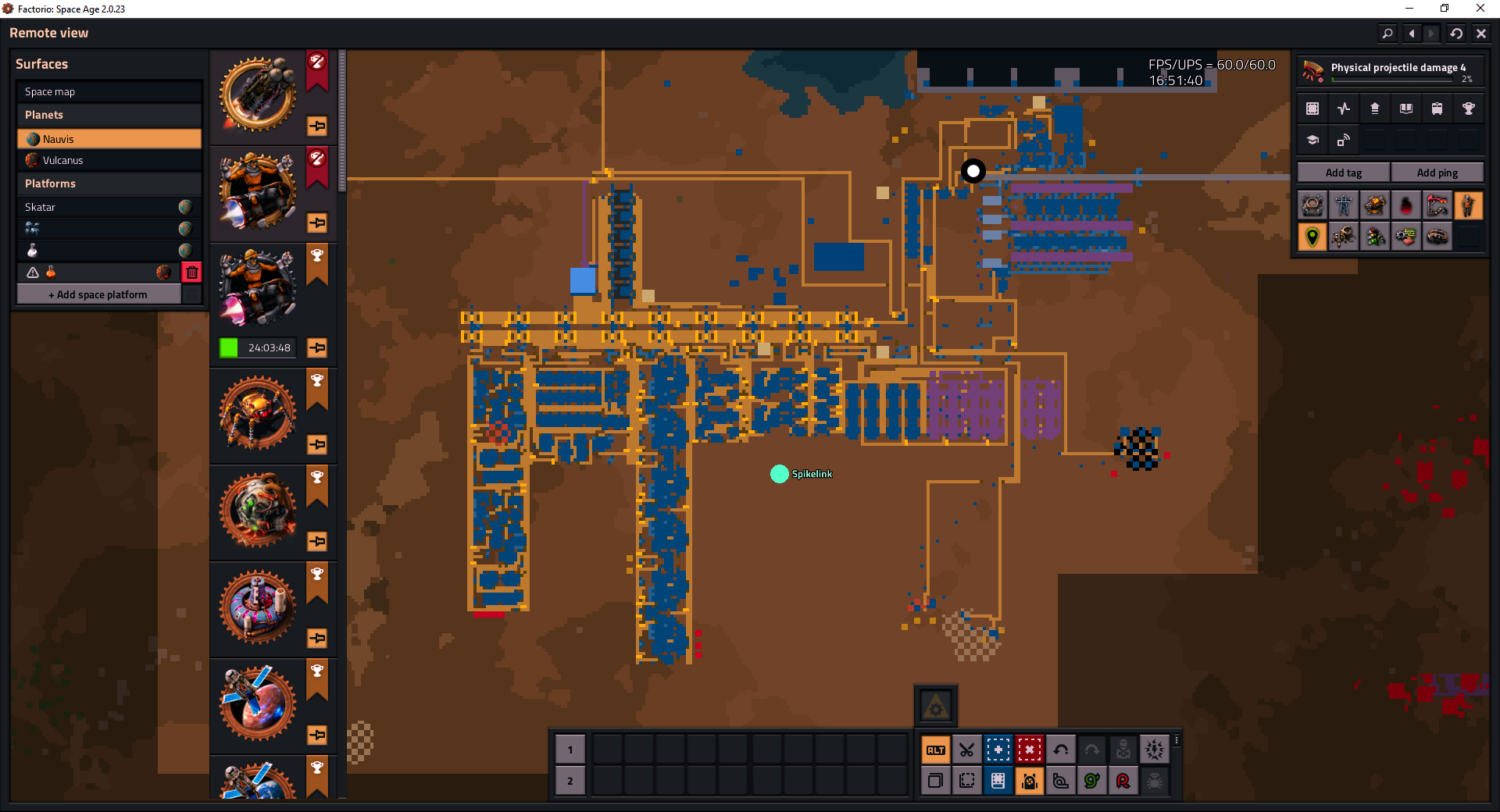
Task: Collapse the Platforms section
Action: coord(50,183)
